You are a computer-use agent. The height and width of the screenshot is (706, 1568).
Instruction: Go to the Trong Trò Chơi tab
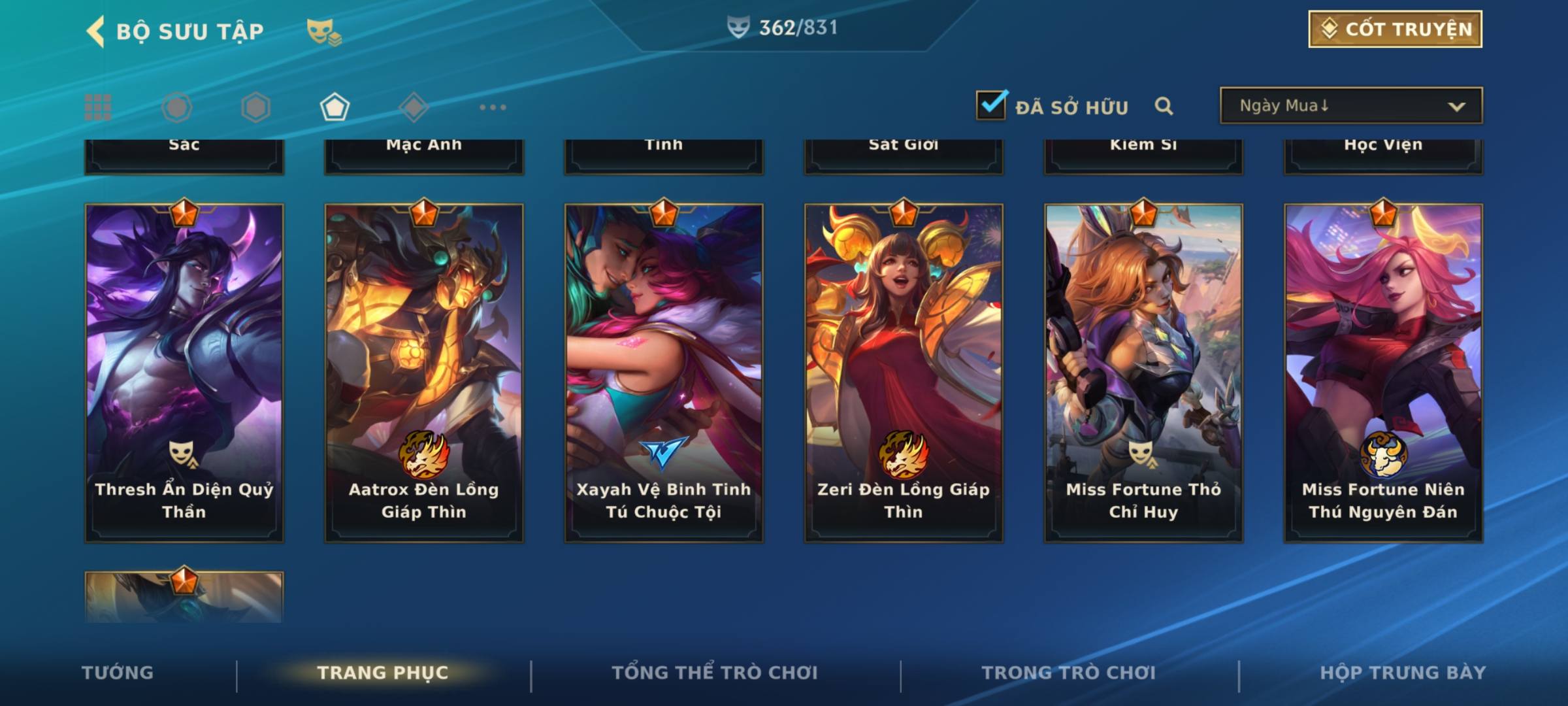(1069, 673)
